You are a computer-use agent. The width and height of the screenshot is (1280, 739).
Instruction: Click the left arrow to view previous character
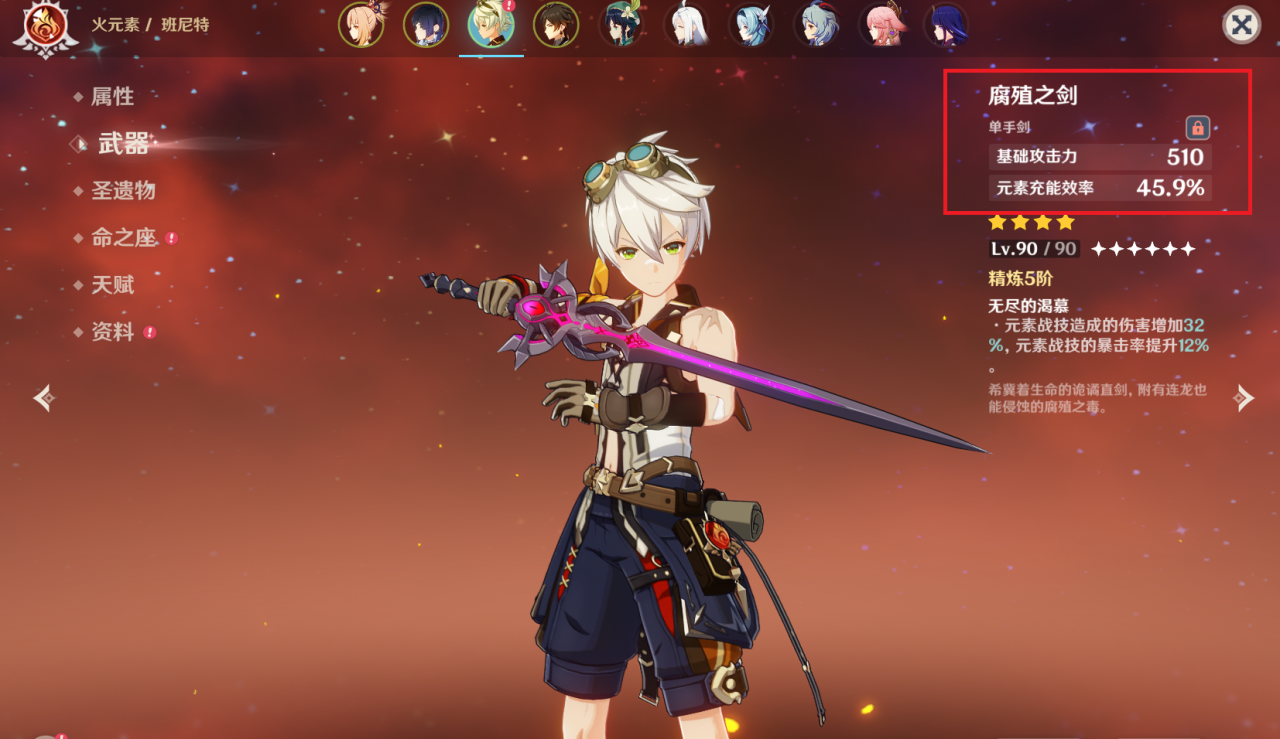pos(43,398)
